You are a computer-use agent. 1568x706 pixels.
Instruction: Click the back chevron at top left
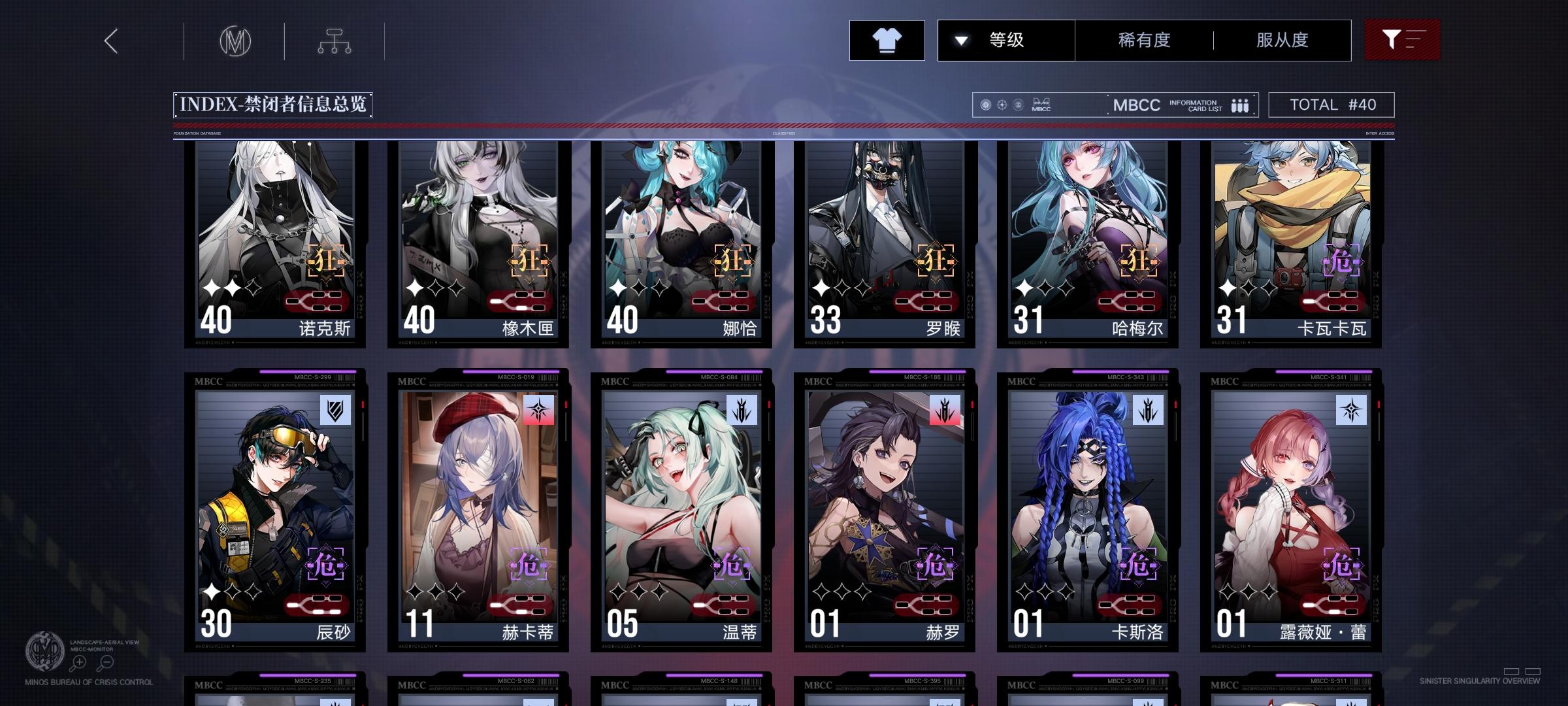tap(110, 41)
